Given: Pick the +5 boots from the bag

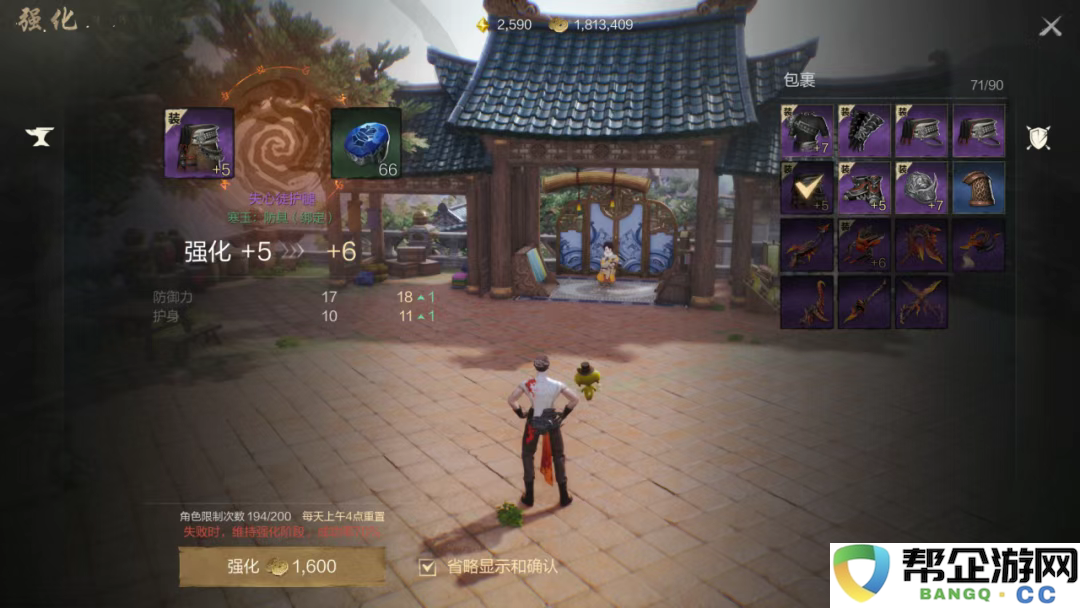Looking at the screenshot, I should [x=864, y=188].
